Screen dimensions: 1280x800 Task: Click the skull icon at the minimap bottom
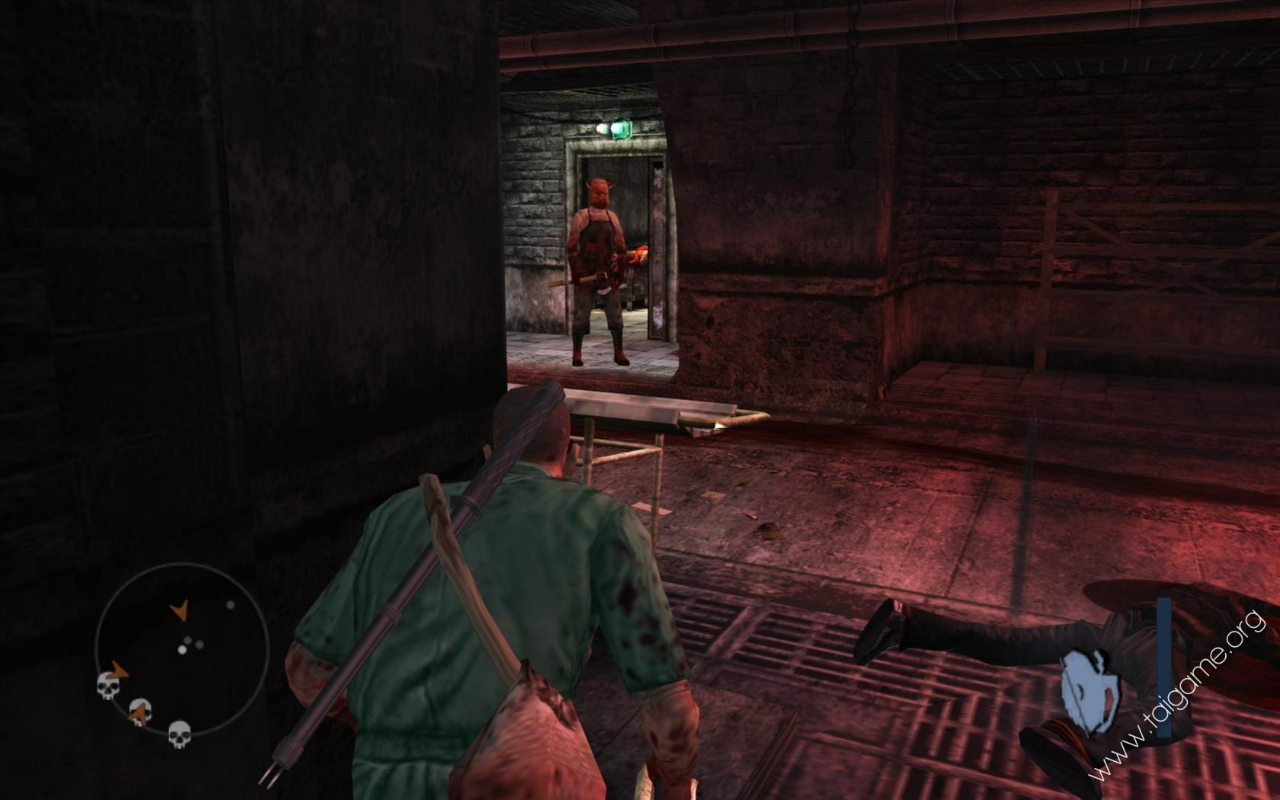click(178, 735)
